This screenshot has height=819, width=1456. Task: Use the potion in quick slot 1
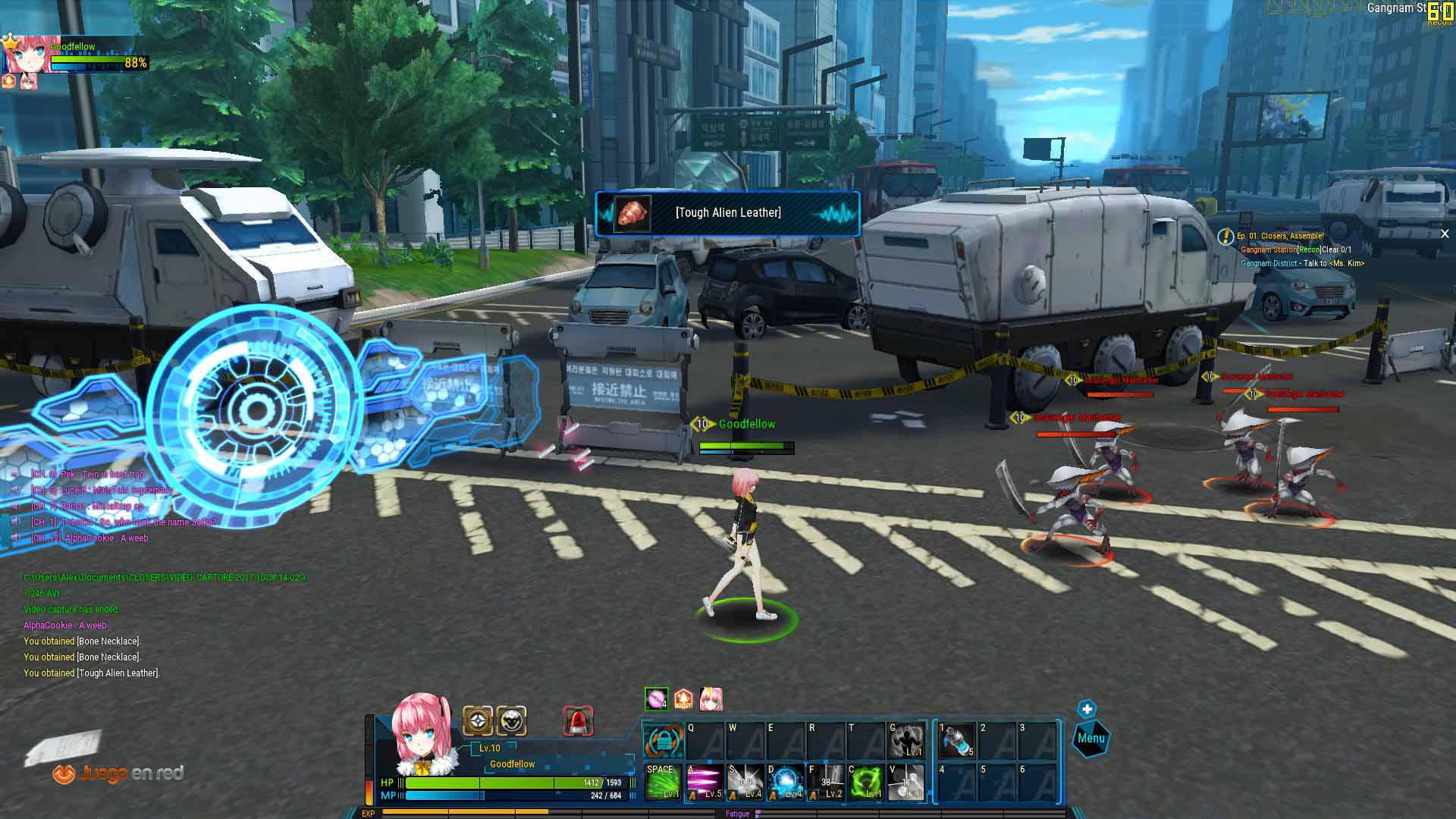tap(957, 741)
